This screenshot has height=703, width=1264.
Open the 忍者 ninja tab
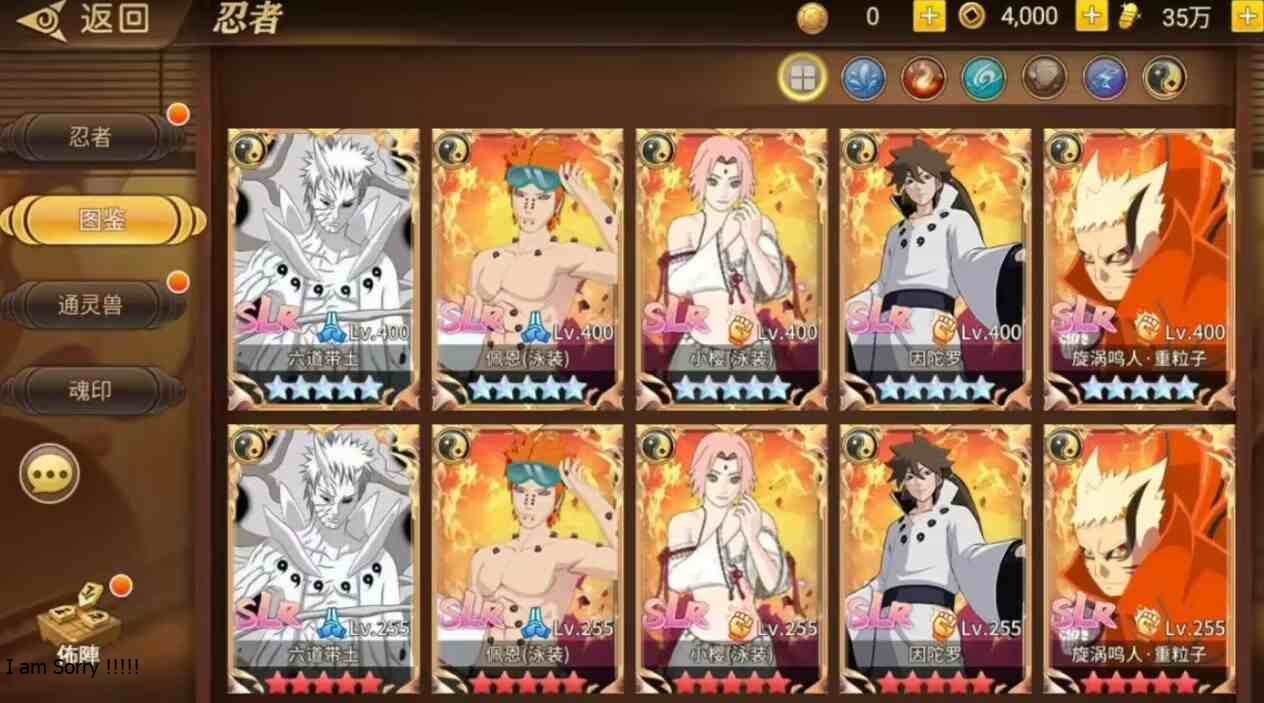(x=92, y=138)
